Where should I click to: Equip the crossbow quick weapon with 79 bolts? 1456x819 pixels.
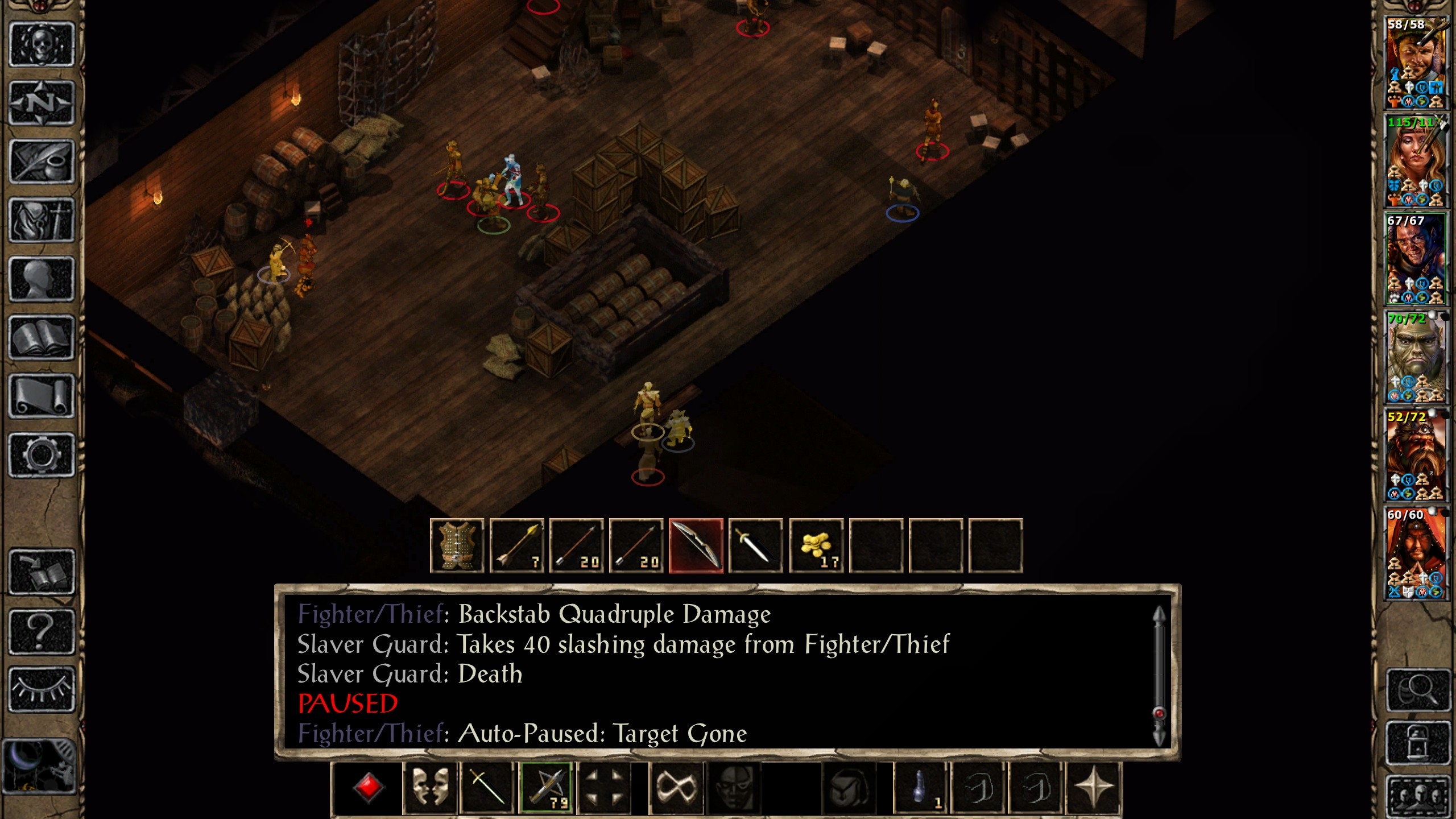coord(546,788)
